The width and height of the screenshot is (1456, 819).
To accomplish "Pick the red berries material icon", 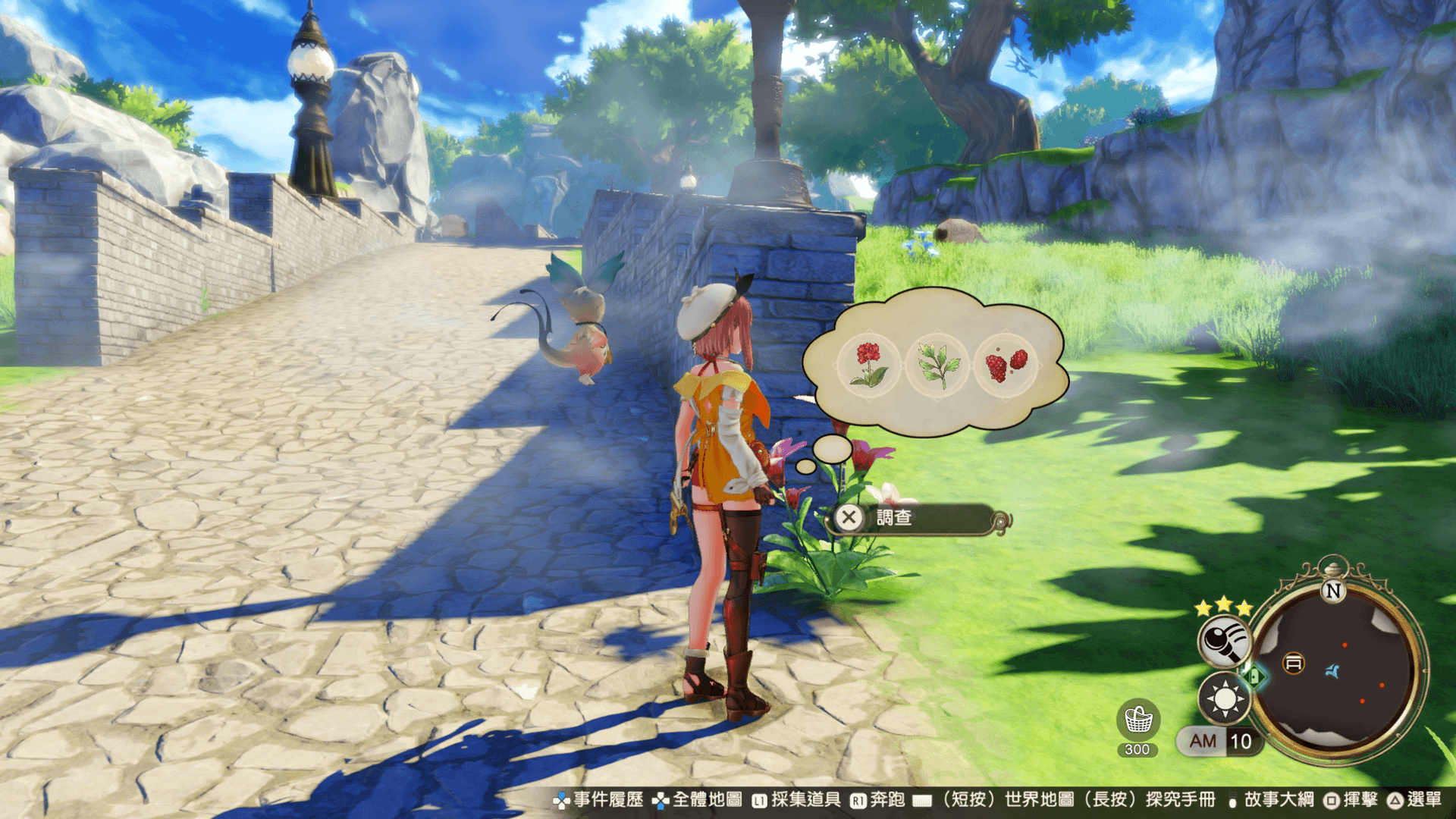I will point(1006,365).
